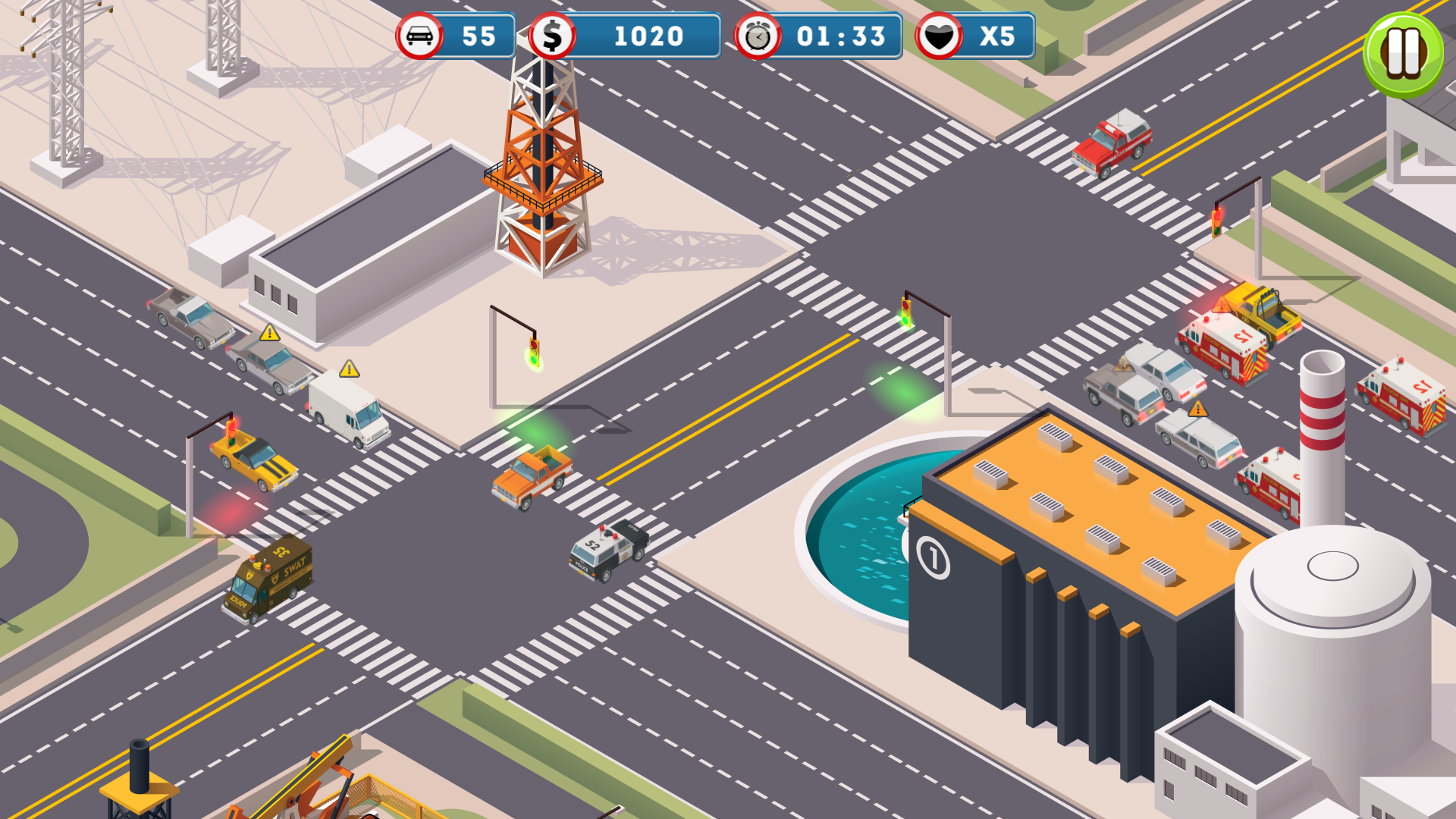Click the car counter icon in the HUD

421,36
